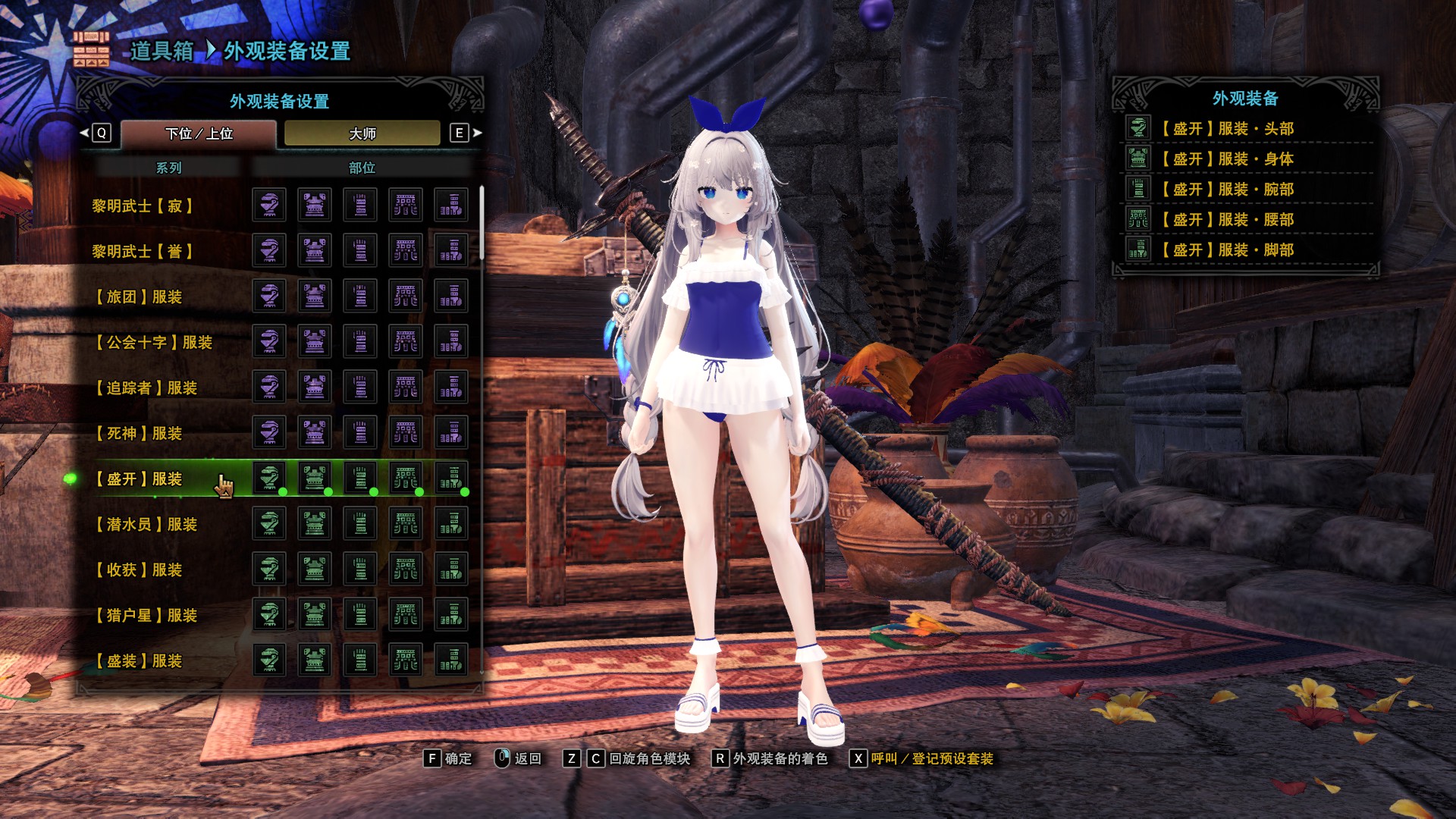Select the 【盛开】服装 head piece icon
Image resolution: width=1456 pixels, height=819 pixels.
pyautogui.click(x=269, y=478)
